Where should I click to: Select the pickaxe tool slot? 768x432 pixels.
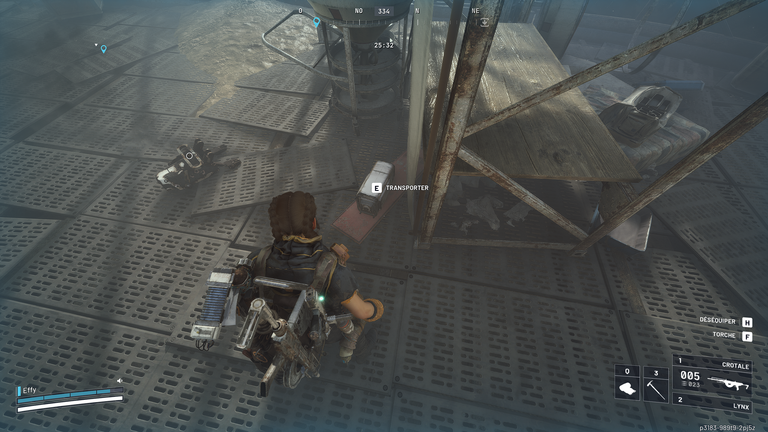point(655,385)
